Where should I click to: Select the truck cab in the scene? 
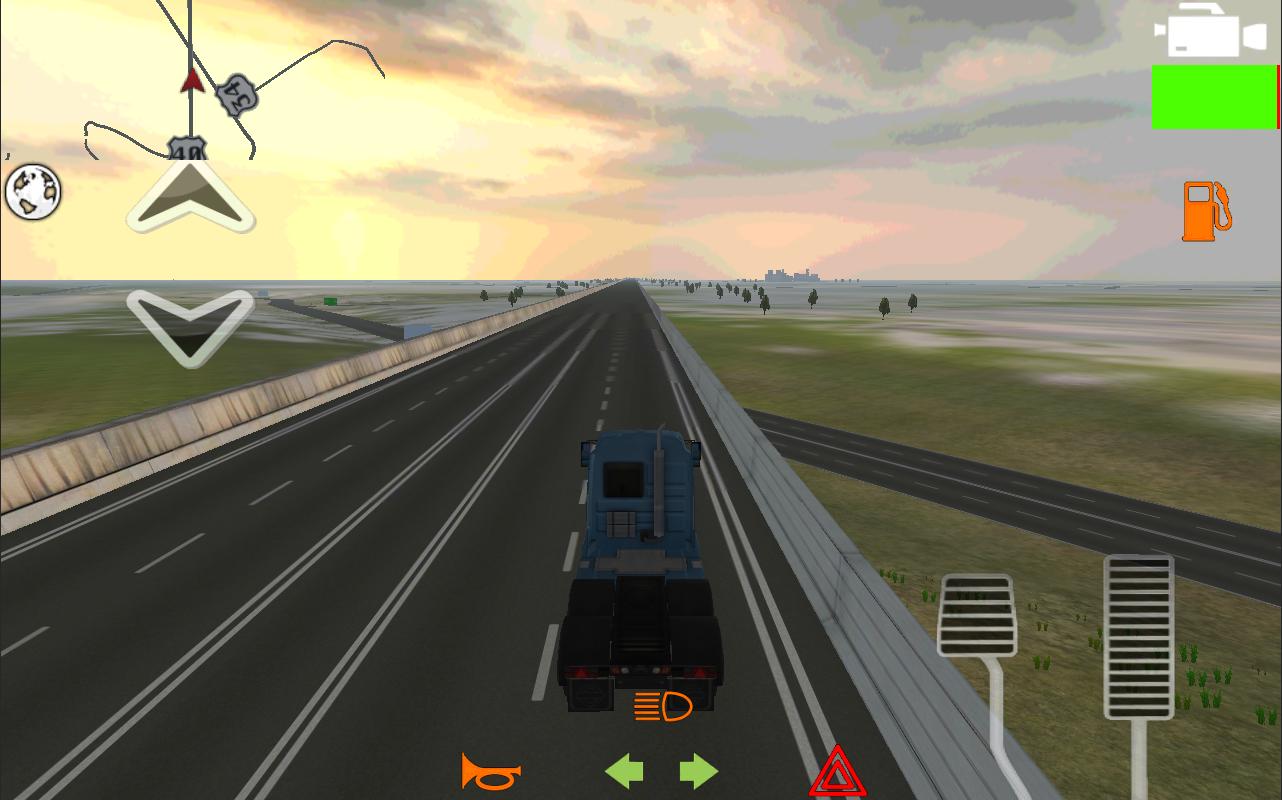pos(640,500)
